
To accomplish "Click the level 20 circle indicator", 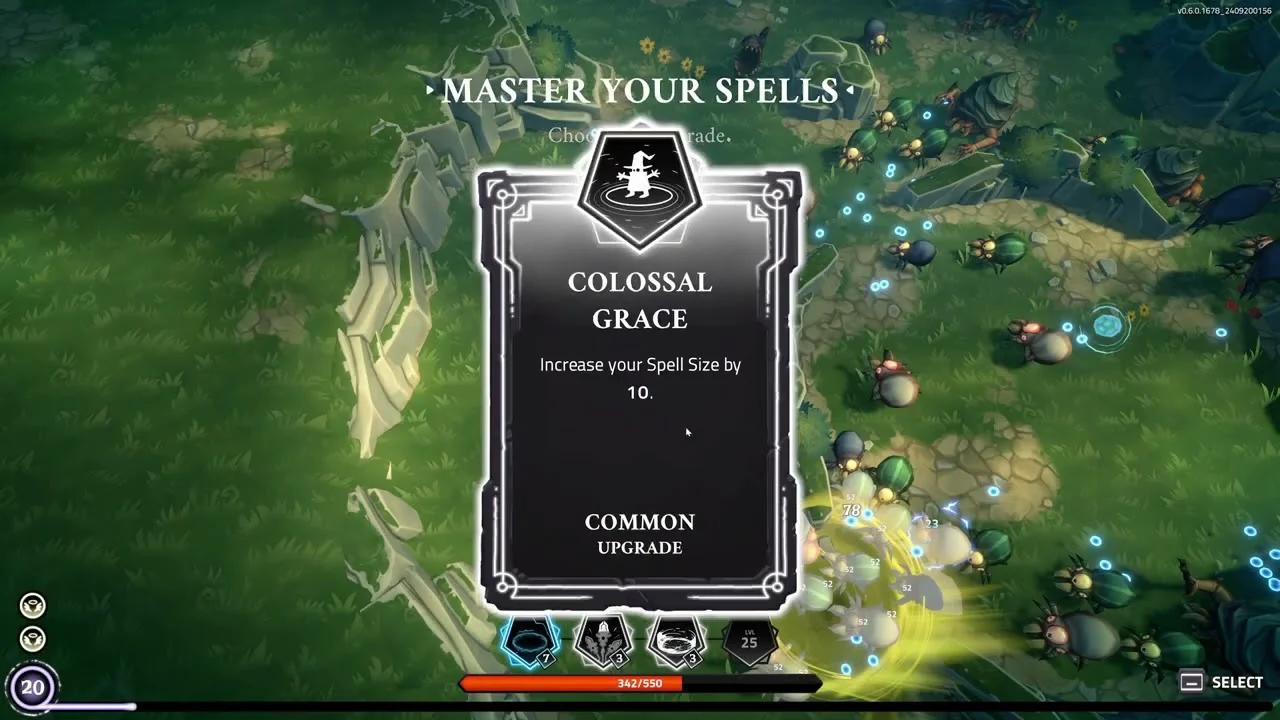I will pos(36,687).
